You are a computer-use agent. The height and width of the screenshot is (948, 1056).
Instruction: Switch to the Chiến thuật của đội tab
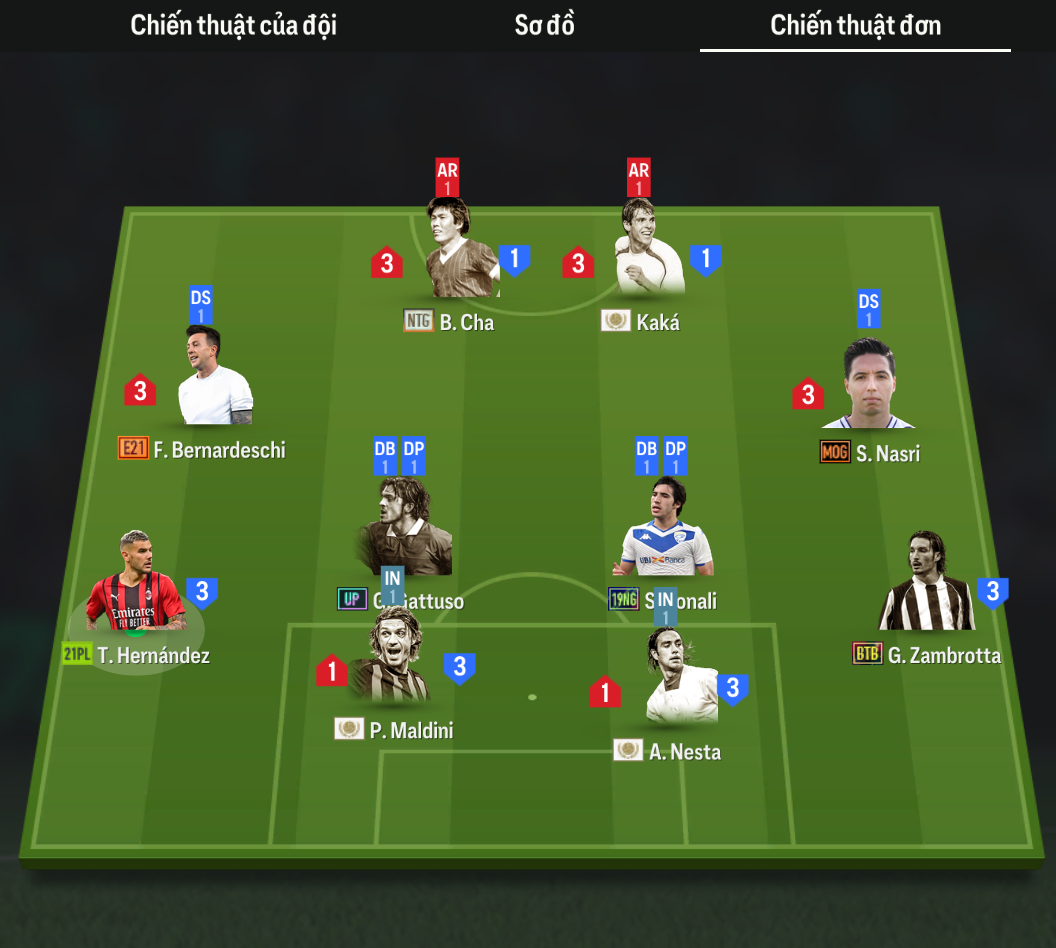tap(233, 26)
